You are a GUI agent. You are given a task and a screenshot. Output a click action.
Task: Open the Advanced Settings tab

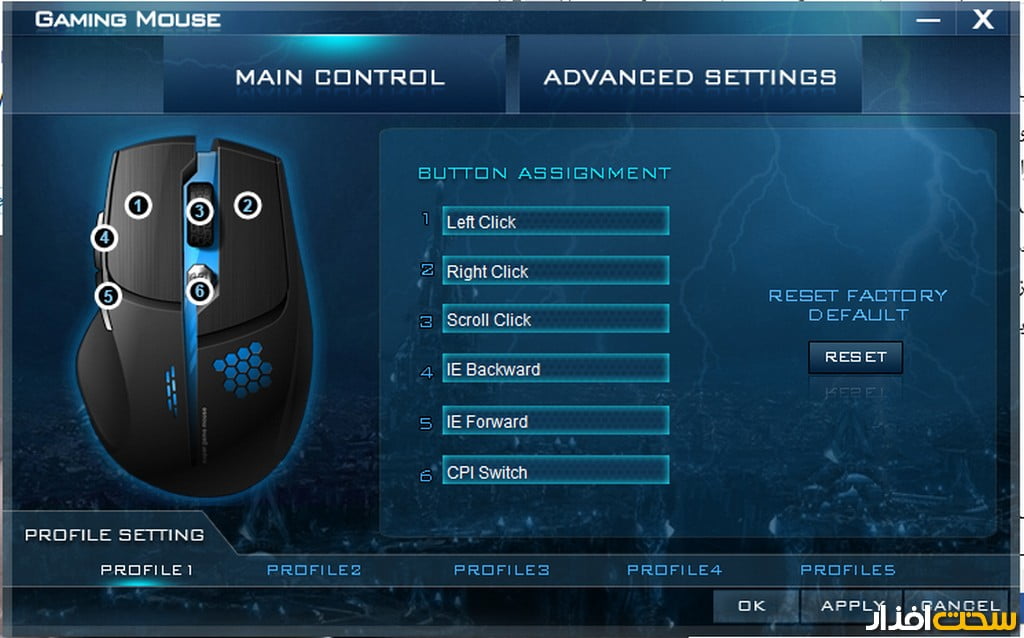pos(690,77)
